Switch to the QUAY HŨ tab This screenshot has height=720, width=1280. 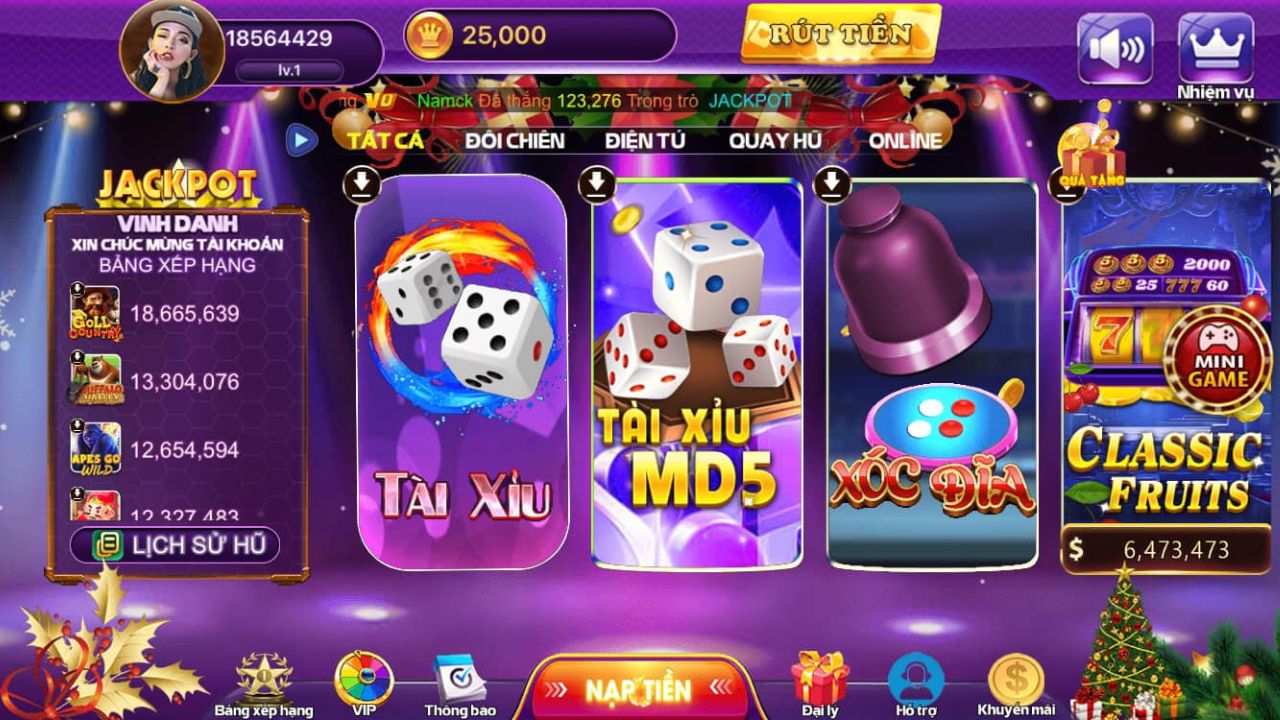pos(778,142)
